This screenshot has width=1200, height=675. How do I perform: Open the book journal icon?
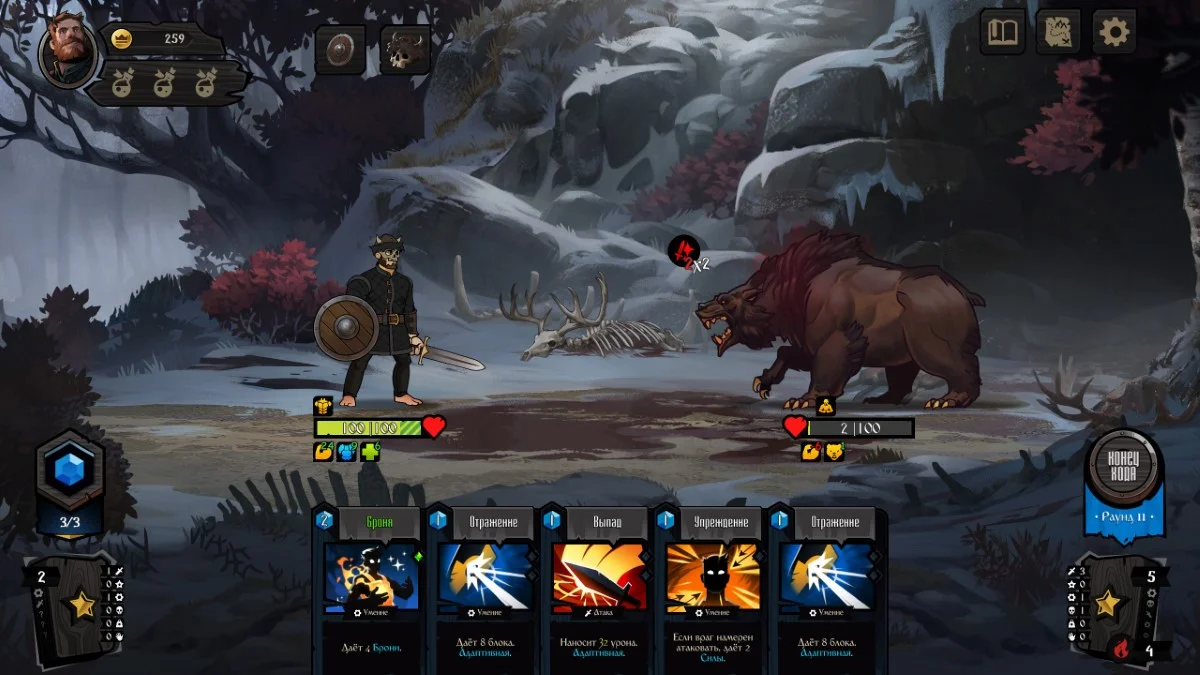tap(1002, 33)
